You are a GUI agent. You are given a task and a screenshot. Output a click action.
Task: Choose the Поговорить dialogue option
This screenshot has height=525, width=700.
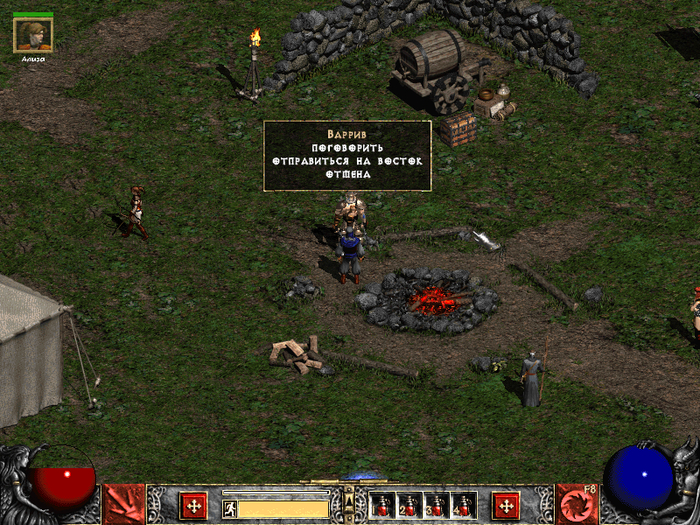[347, 147]
